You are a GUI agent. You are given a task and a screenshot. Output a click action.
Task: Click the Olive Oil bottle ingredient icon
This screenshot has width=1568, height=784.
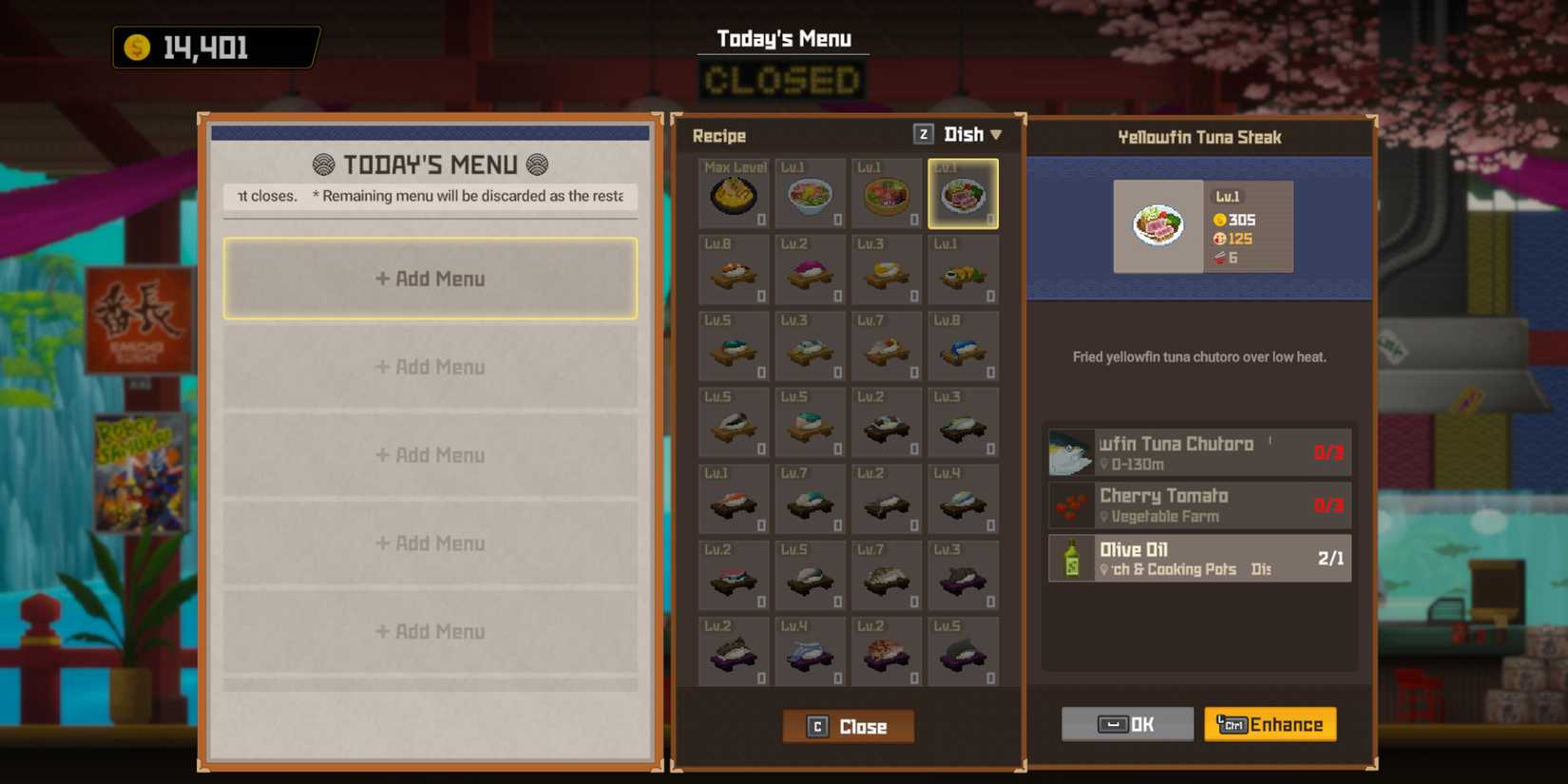click(1072, 558)
